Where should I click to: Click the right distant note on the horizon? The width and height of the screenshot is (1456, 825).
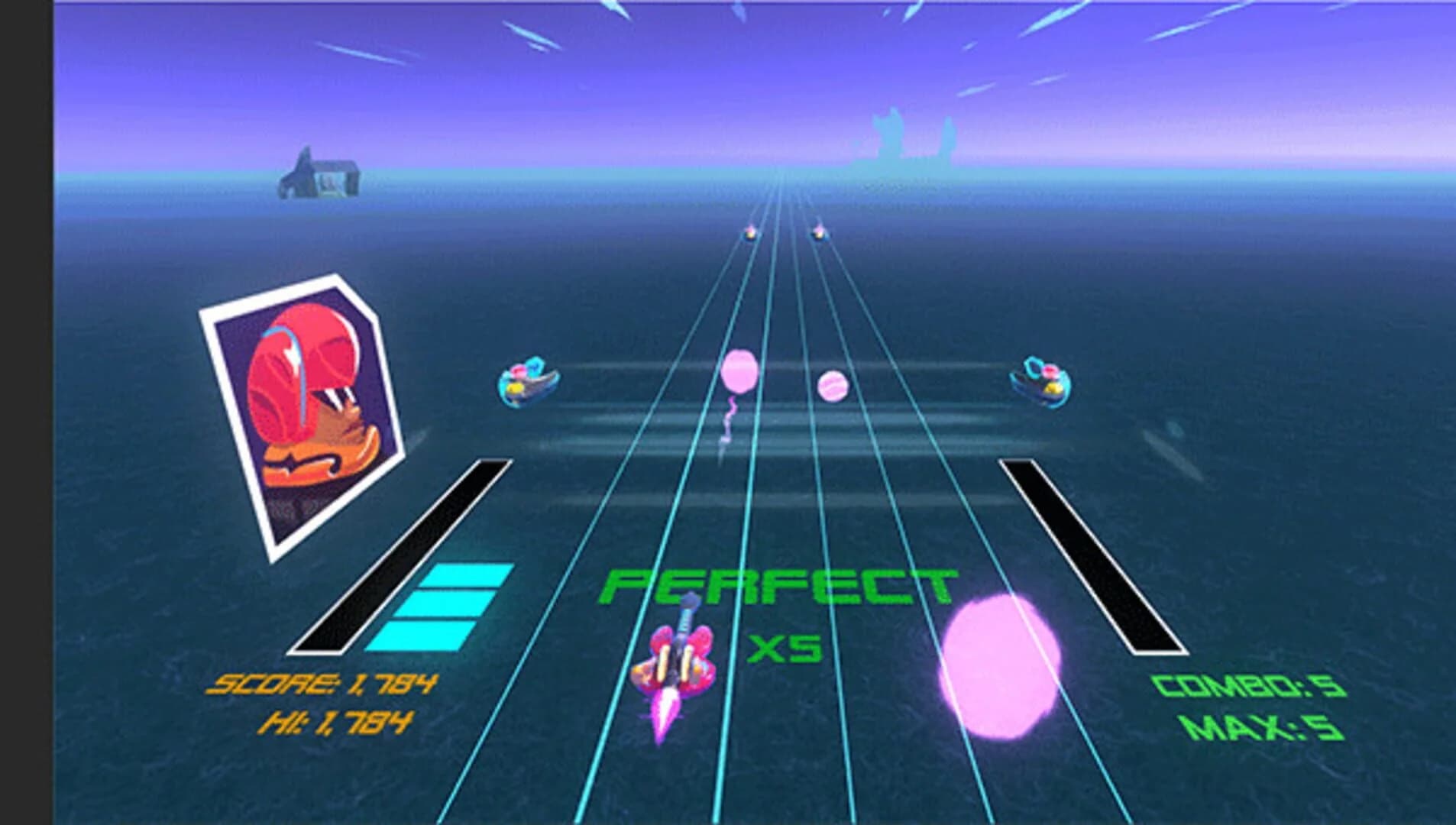coord(819,233)
